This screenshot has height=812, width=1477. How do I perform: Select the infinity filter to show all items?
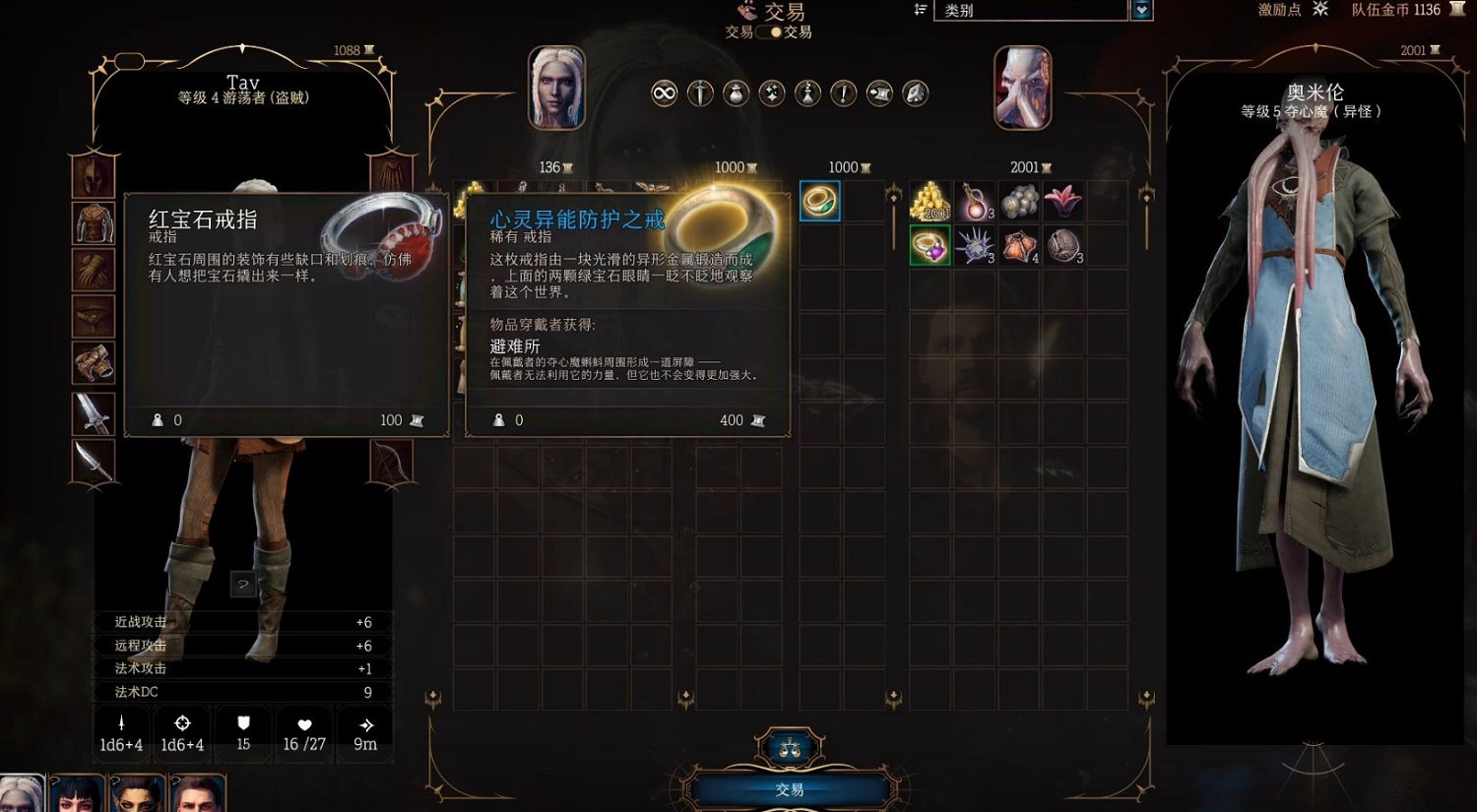click(x=663, y=93)
